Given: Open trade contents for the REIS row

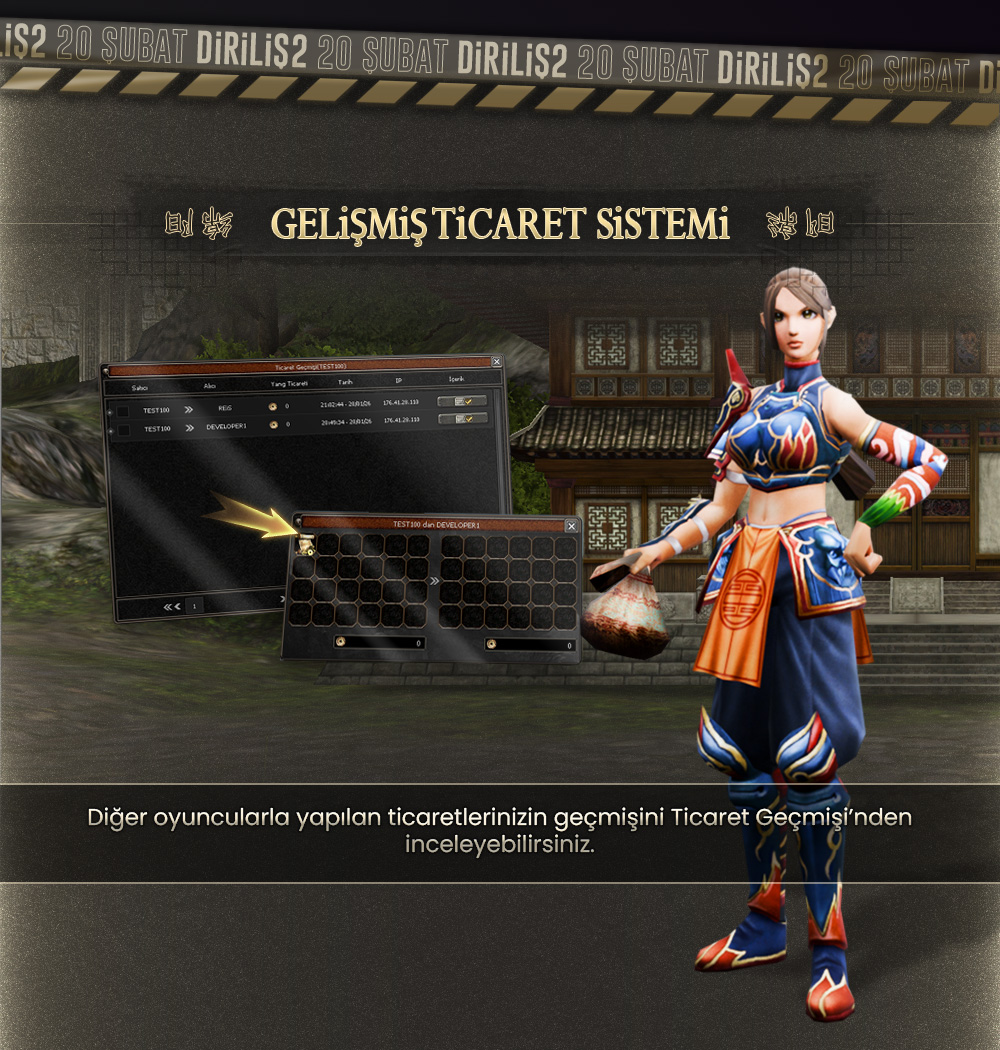Looking at the screenshot, I should pyautogui.click(x=463, y=401).
